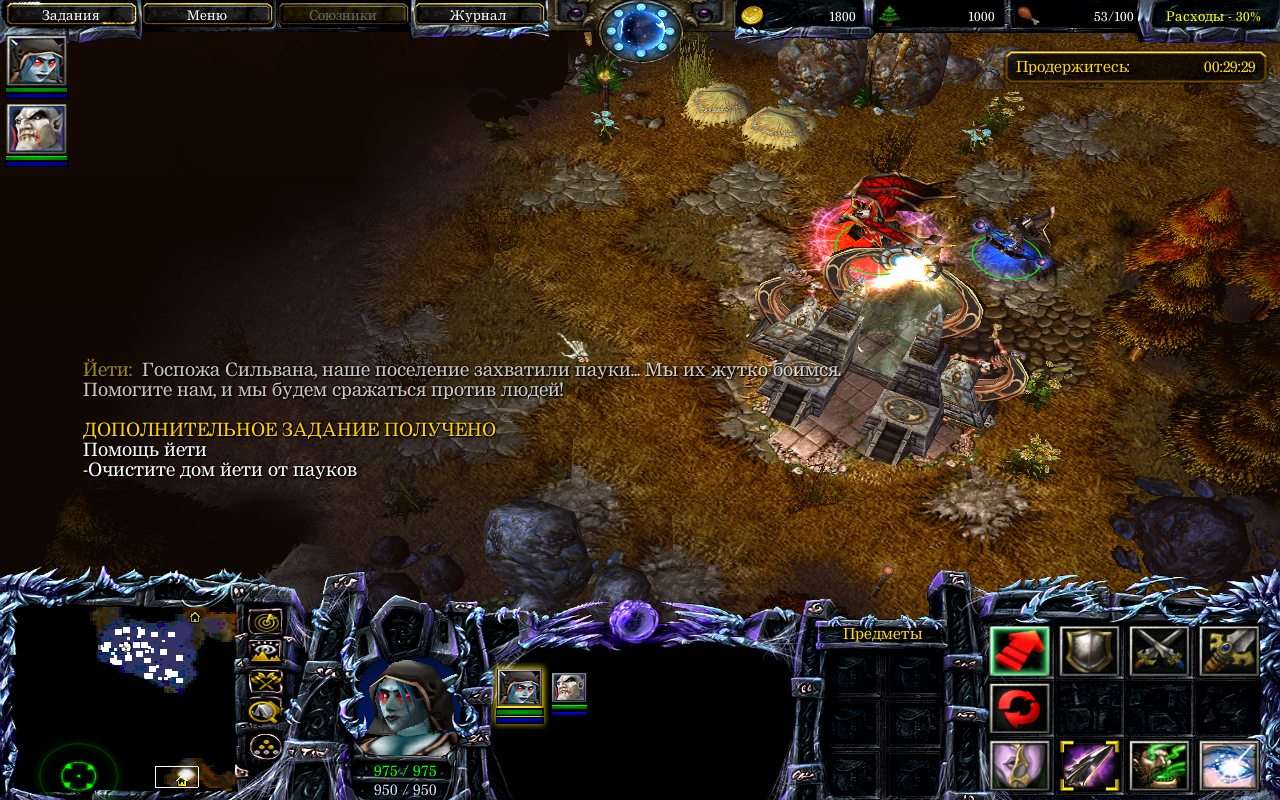Viewport: 1280px width, 800px height.
Task: Toggle creep camps display on minimap
Action: pyautogui.click(x=265, y=712)
